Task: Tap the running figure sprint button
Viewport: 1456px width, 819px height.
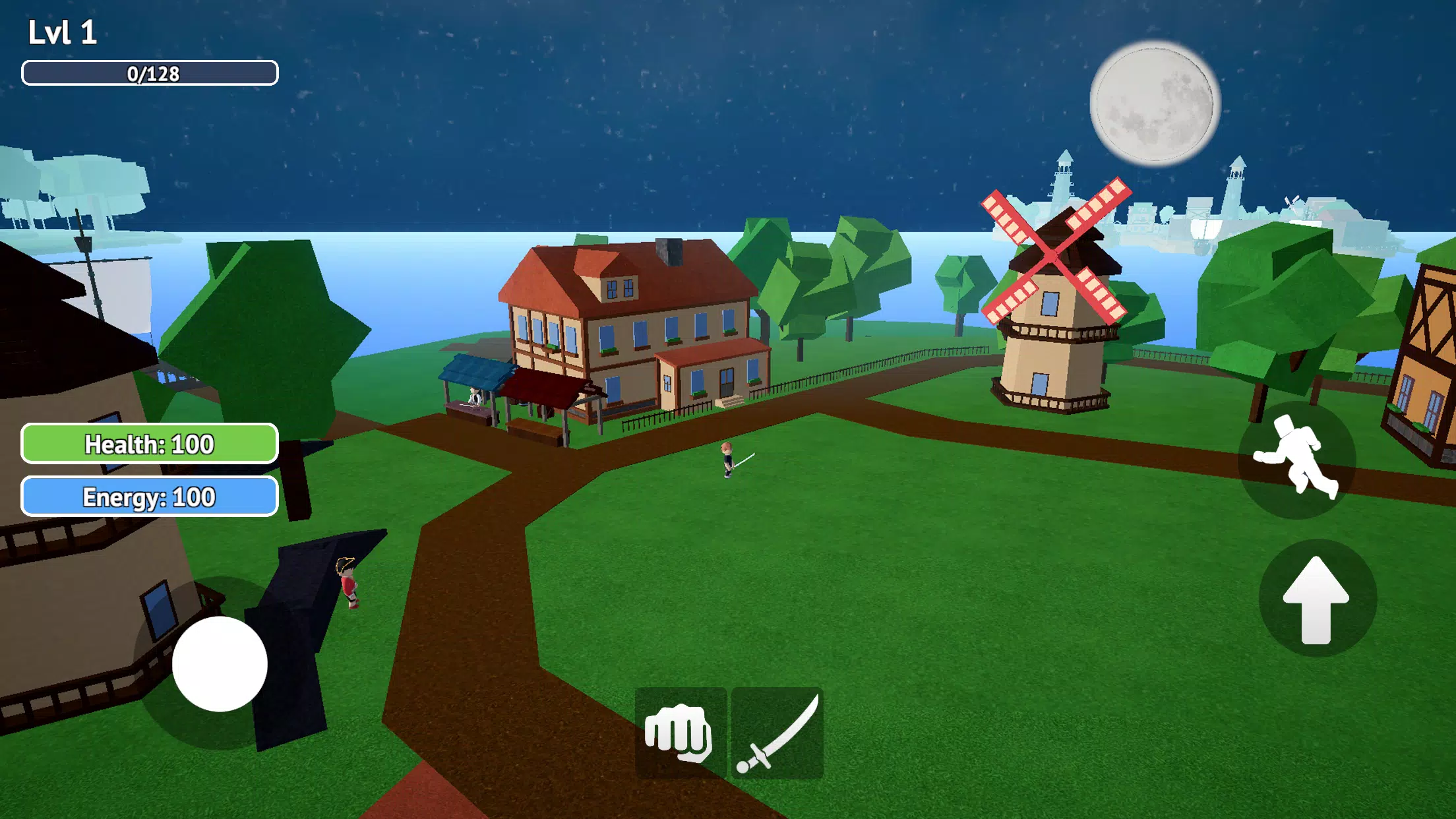Action: (x=1296, y=460)
